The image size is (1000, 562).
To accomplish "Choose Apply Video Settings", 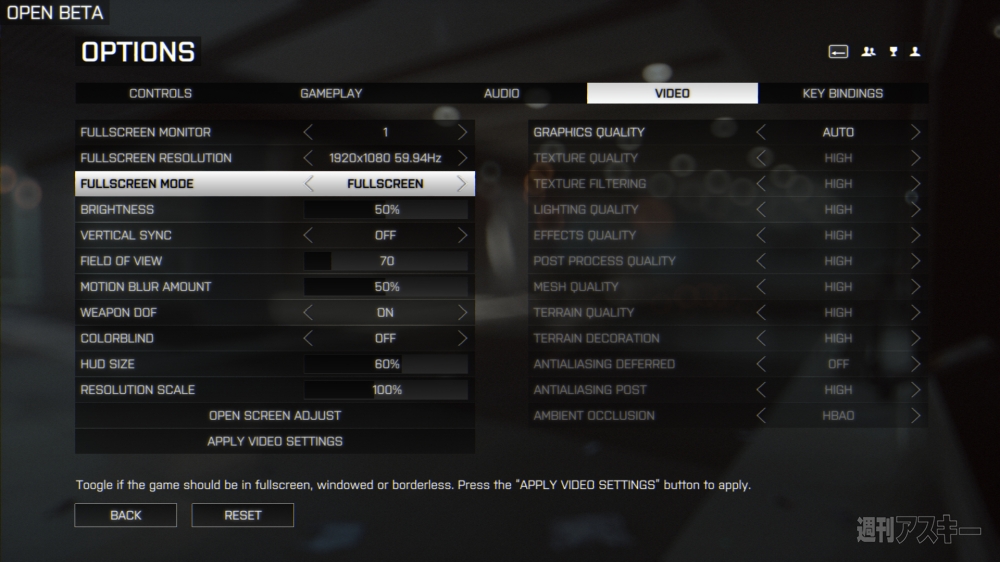I will pyautogui.click(x=275, y=441).
